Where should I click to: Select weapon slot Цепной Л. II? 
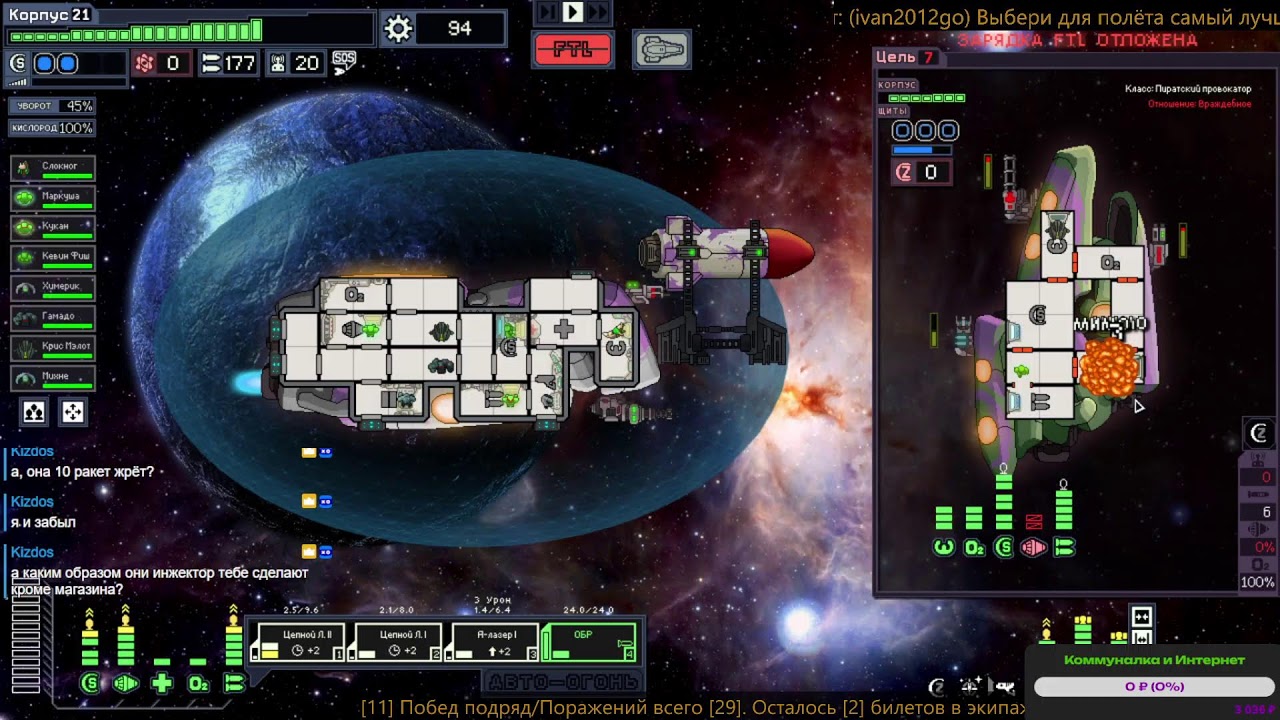tap(298, 642)
